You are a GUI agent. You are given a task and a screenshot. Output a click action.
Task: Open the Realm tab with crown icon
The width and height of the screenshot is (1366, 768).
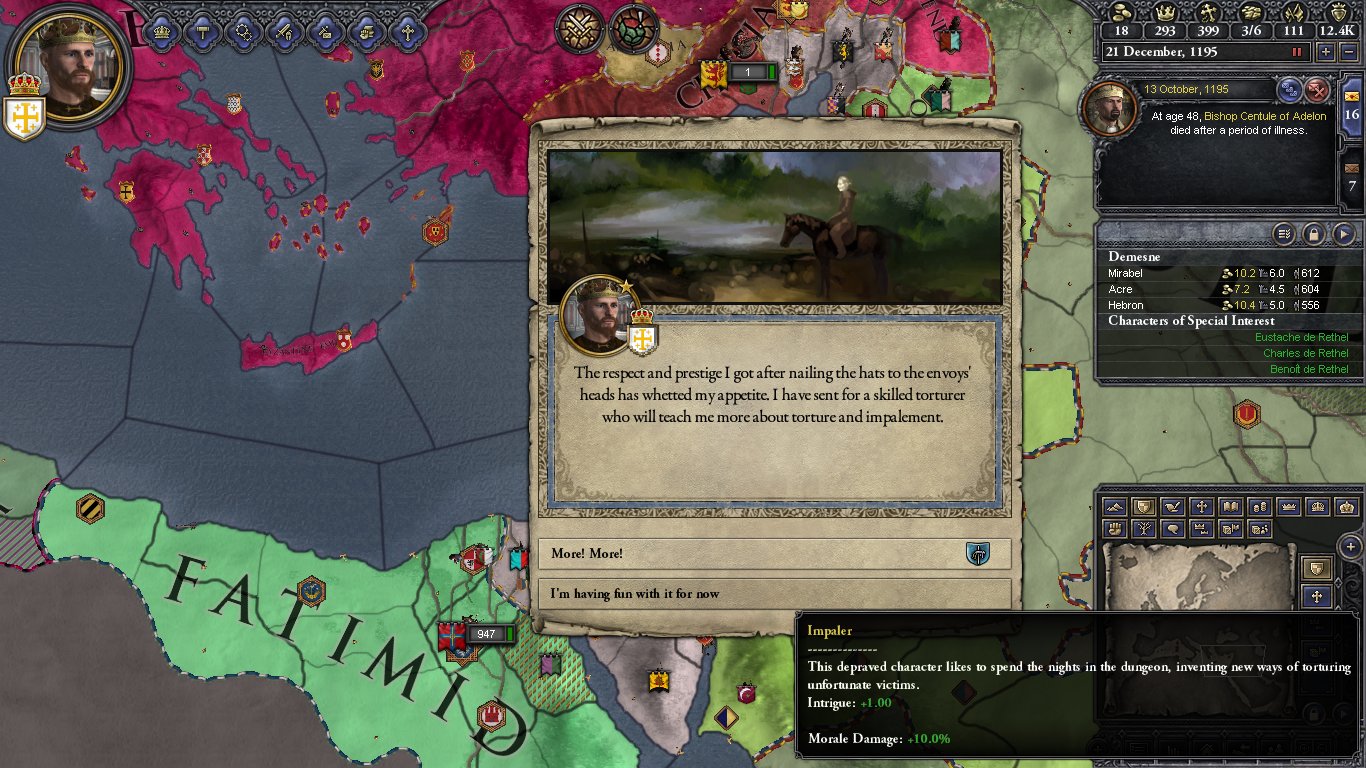pos(161,31)
